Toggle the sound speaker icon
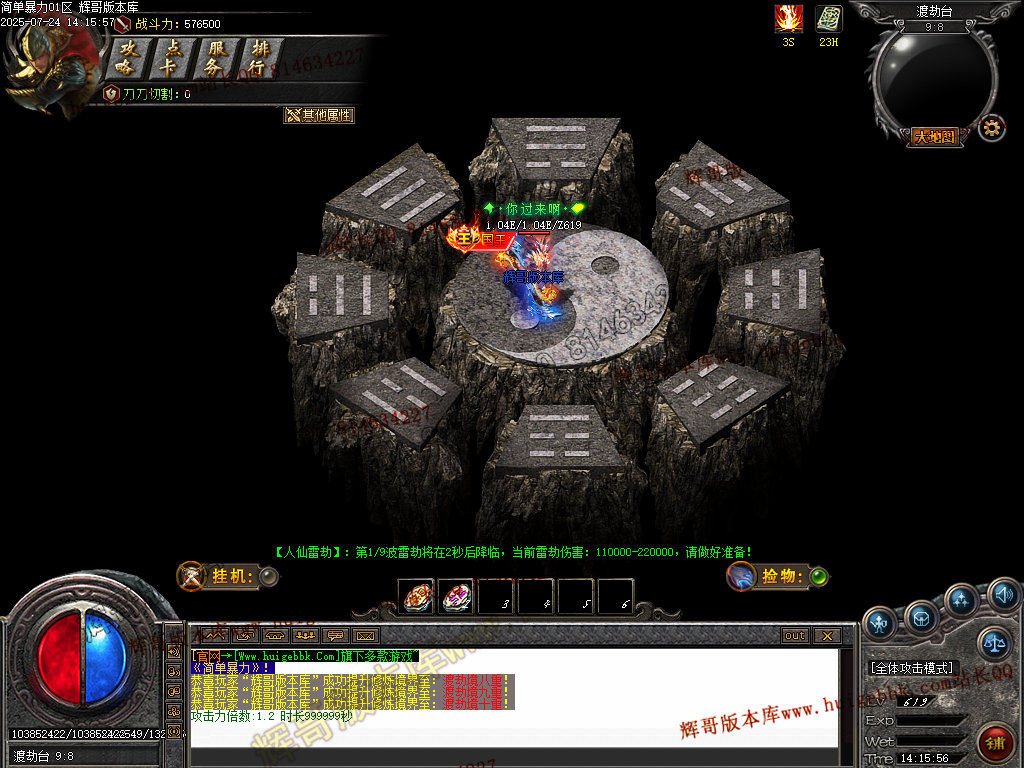The height and width of the screenshot is (768, 1024). 1003,596
